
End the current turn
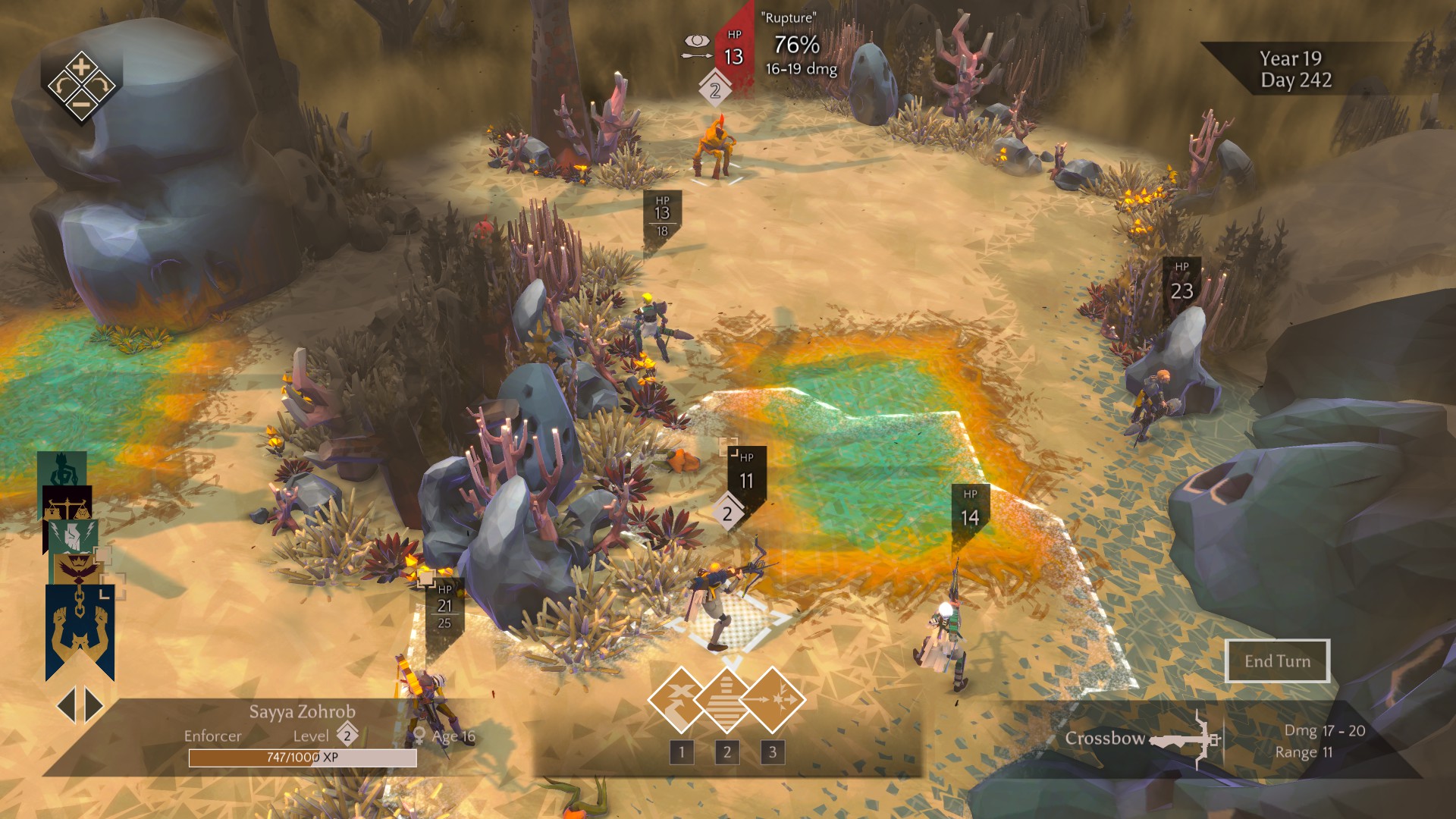coord(1277,661)
